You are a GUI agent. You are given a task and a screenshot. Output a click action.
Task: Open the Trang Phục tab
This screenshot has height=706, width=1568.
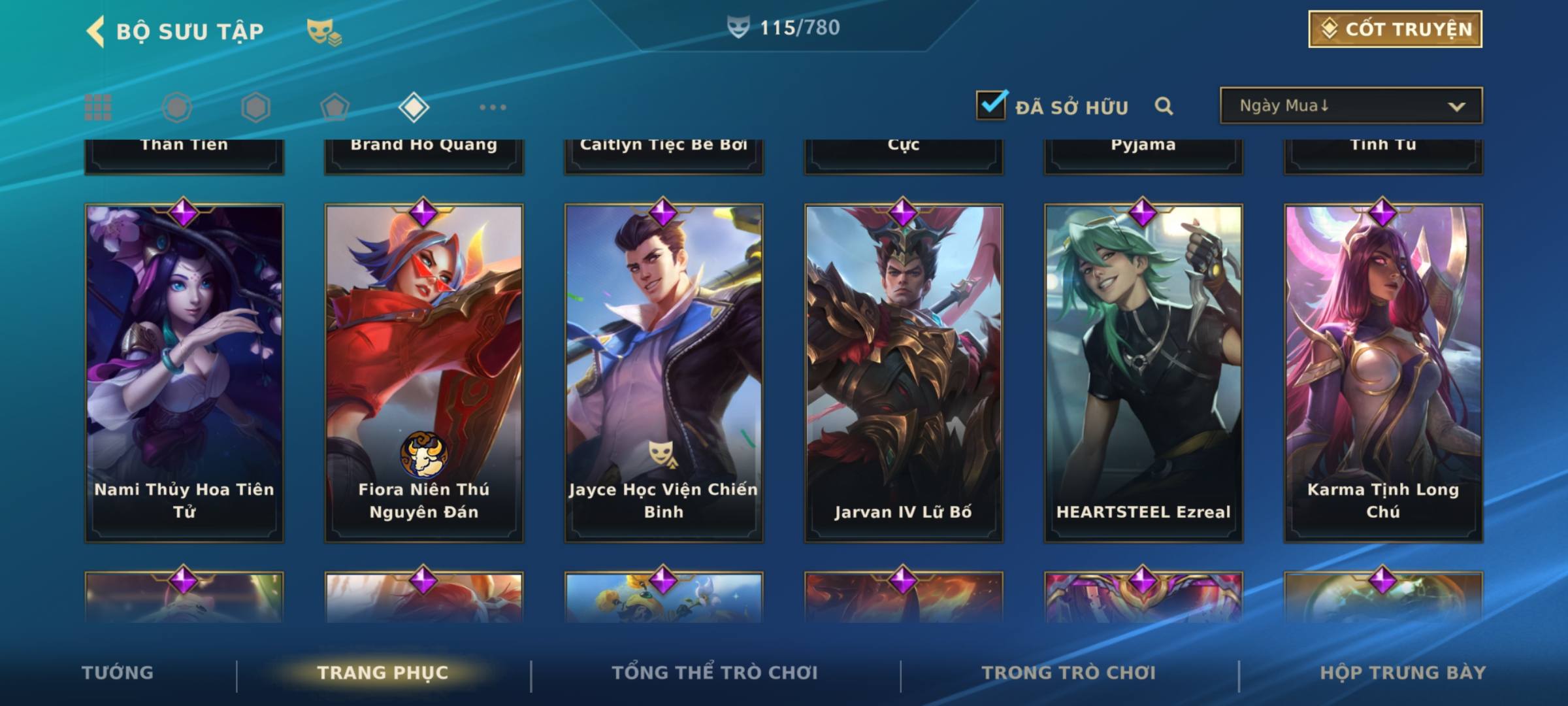click(383, 673)
